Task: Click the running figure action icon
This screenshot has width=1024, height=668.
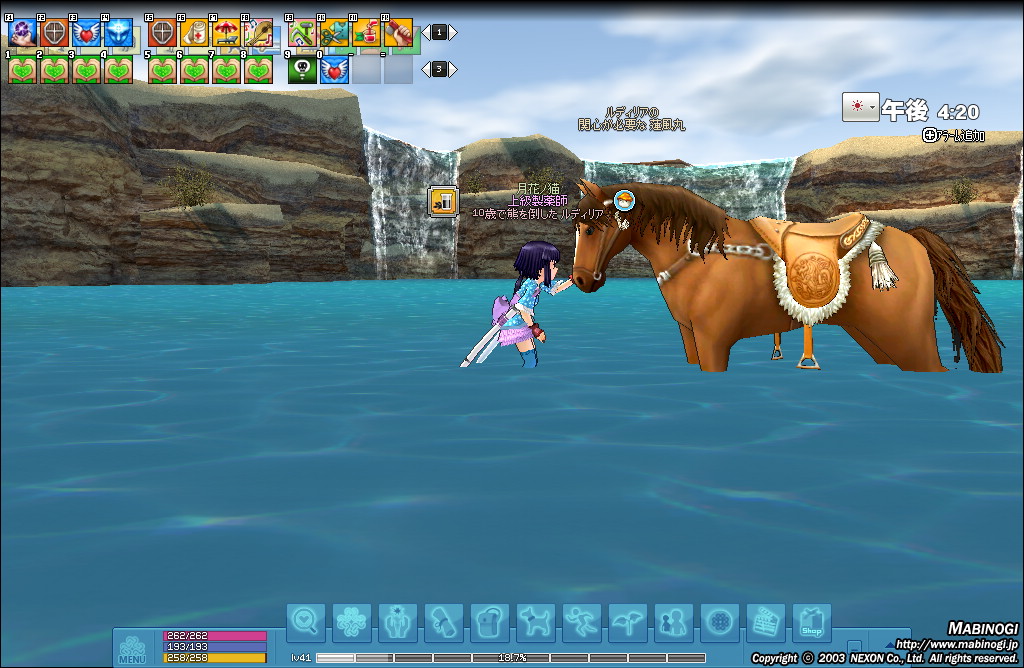Action: point(582,623)
